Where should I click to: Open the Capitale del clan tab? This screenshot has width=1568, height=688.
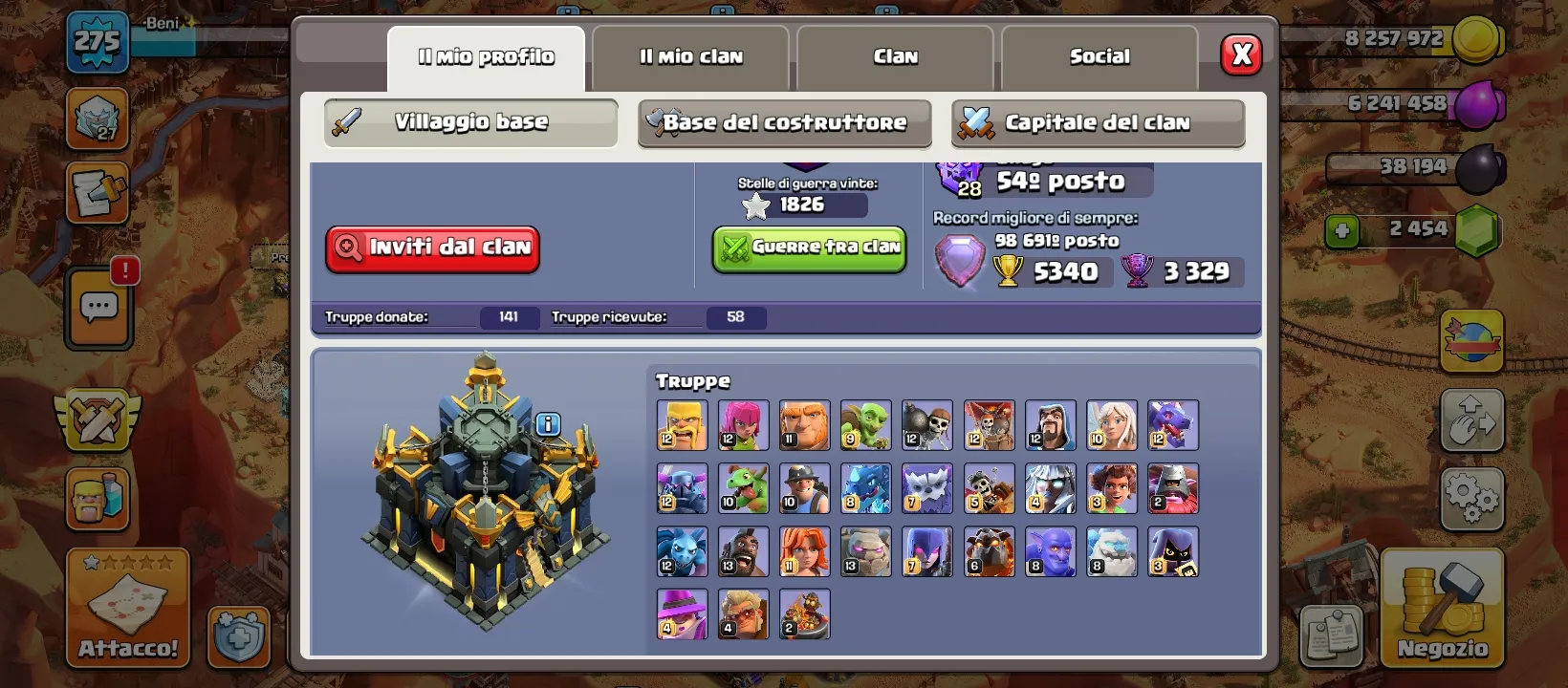tap(1097, 122)
